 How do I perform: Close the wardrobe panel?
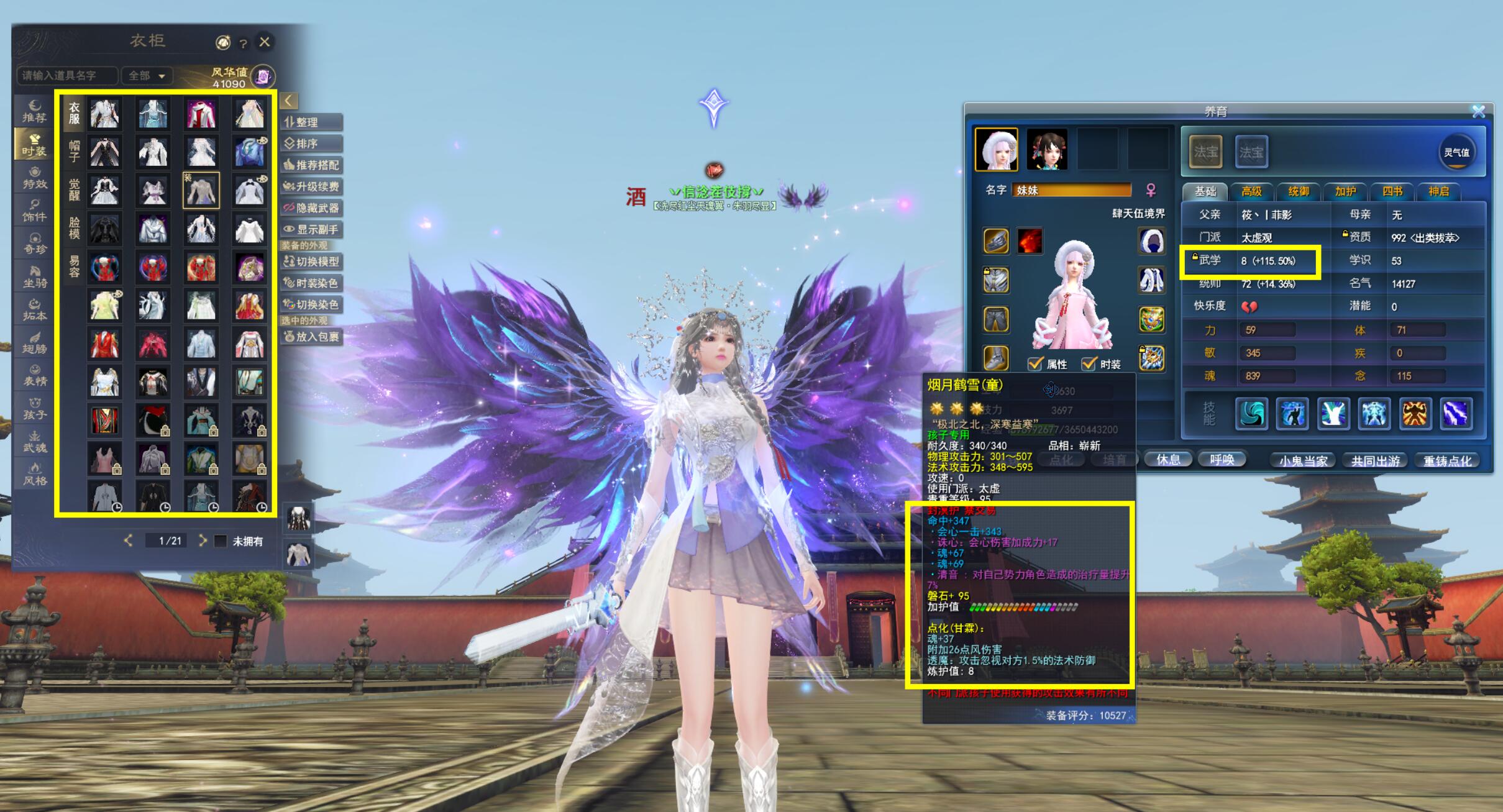point(265,42)
